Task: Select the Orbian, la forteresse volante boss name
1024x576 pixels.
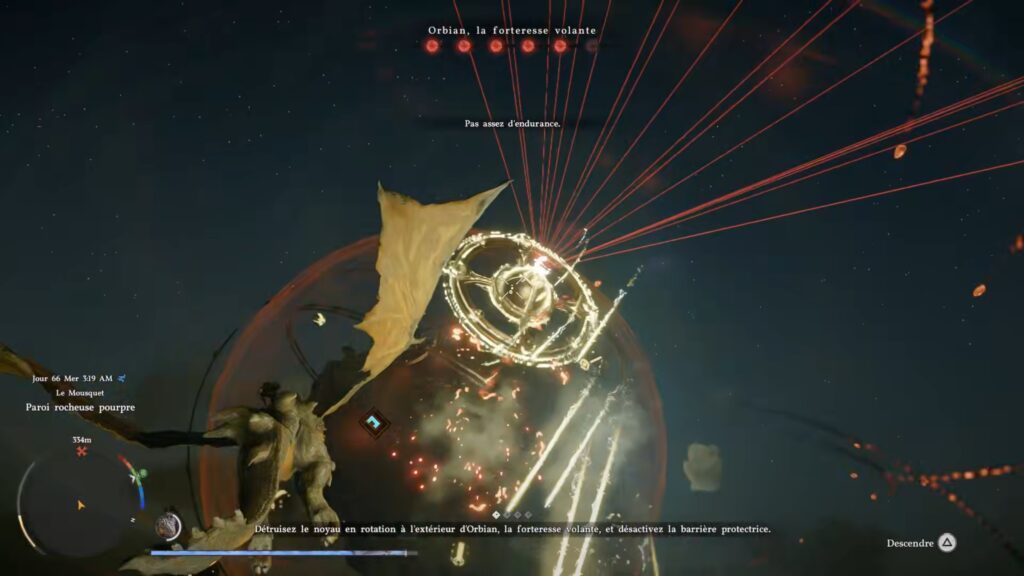Action: [512, 30]
